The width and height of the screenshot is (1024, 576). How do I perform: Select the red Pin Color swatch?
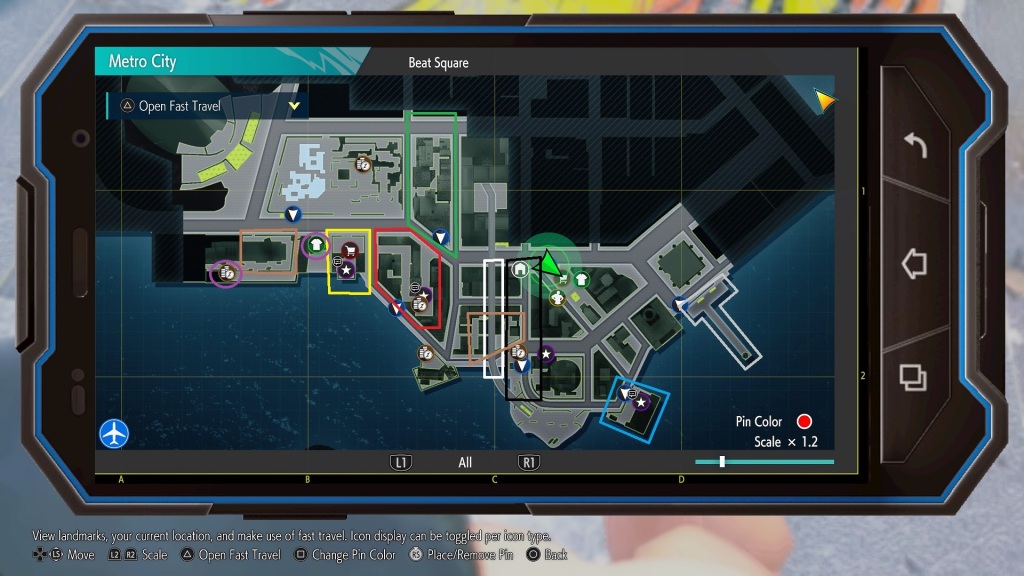[x=803, y=422]
